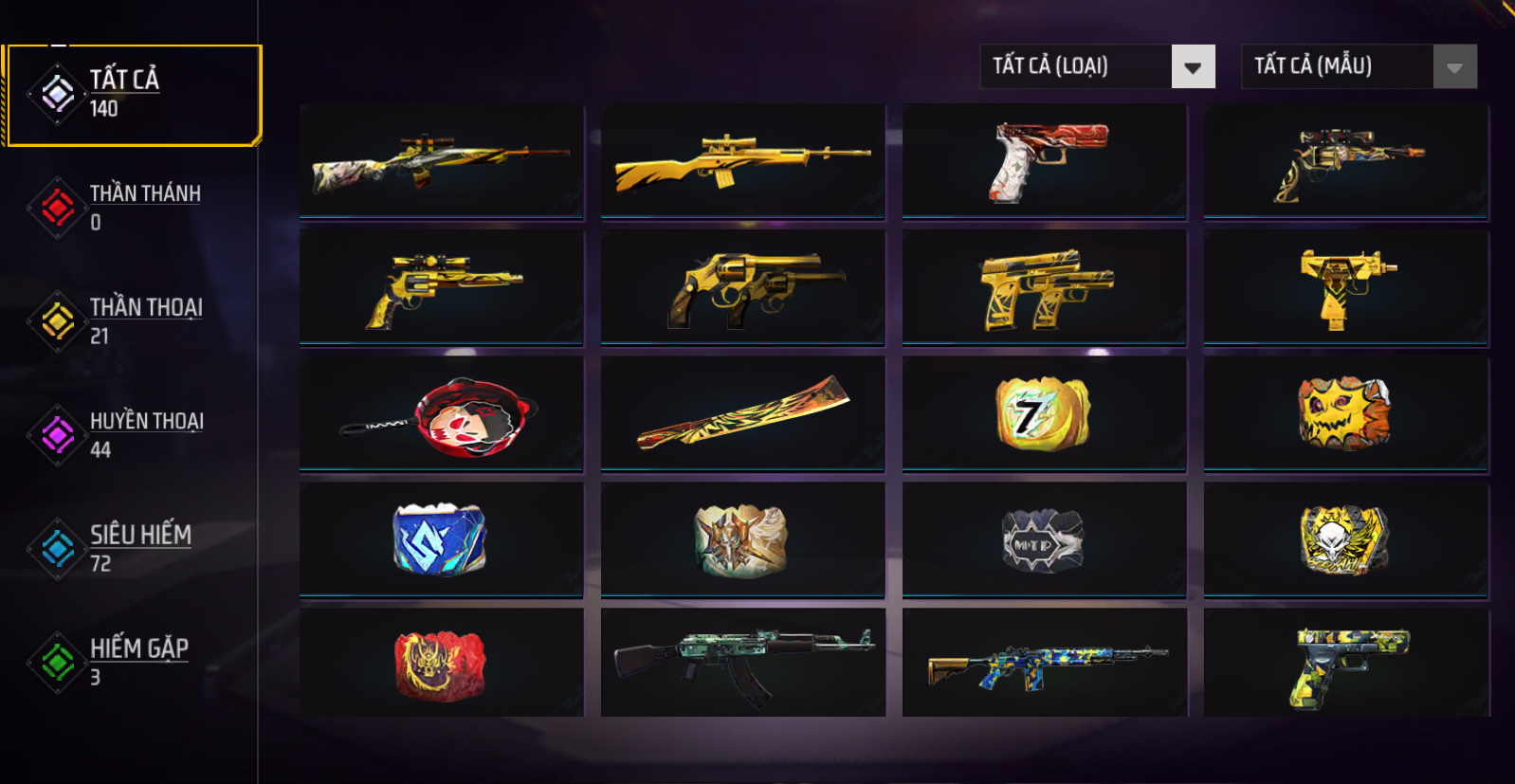Choose the blue emblem gloo wall skin
This screenshot has width=1515, height=784.
point(442,540)
